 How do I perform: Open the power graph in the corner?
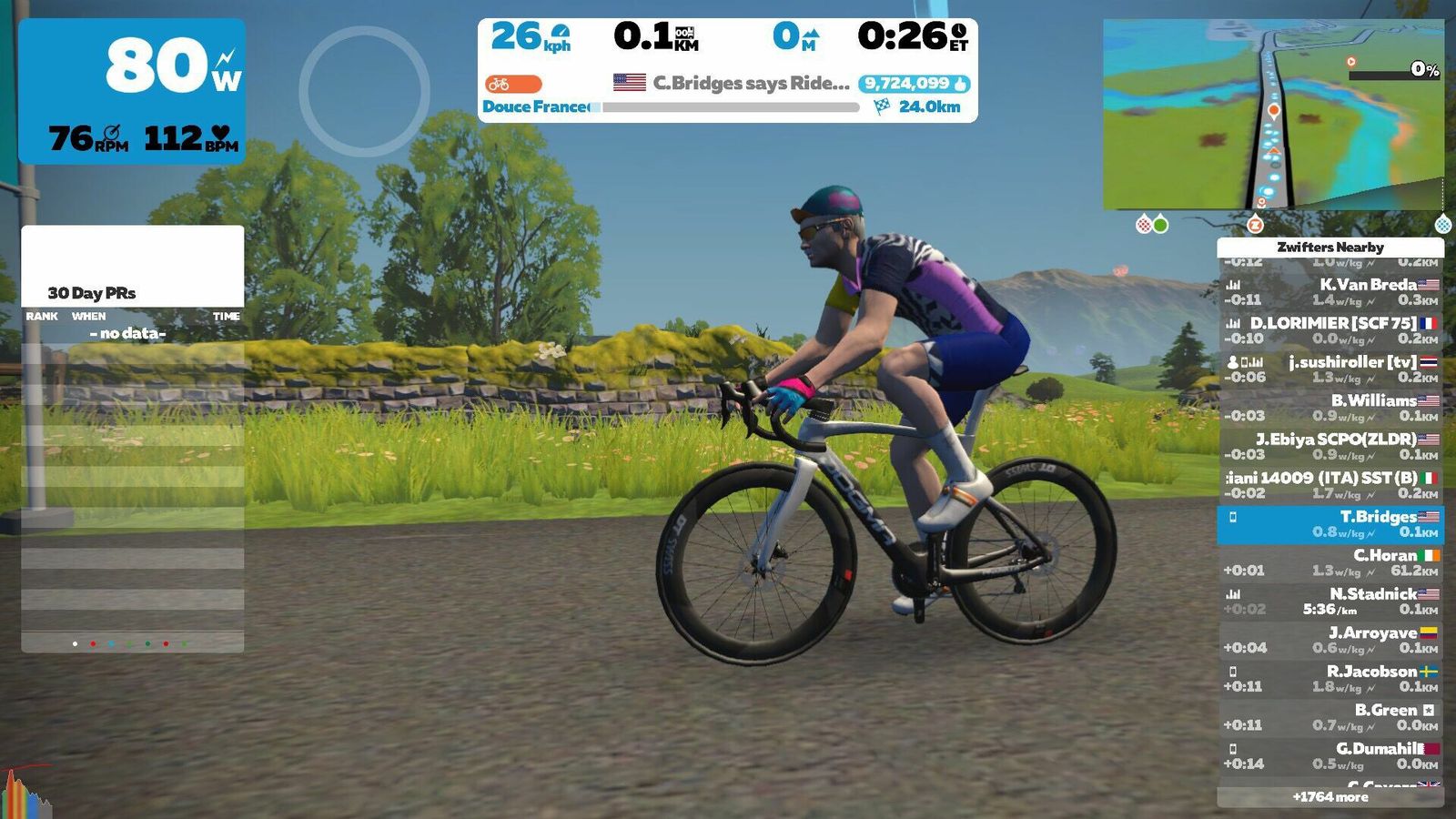click(25, 794)
